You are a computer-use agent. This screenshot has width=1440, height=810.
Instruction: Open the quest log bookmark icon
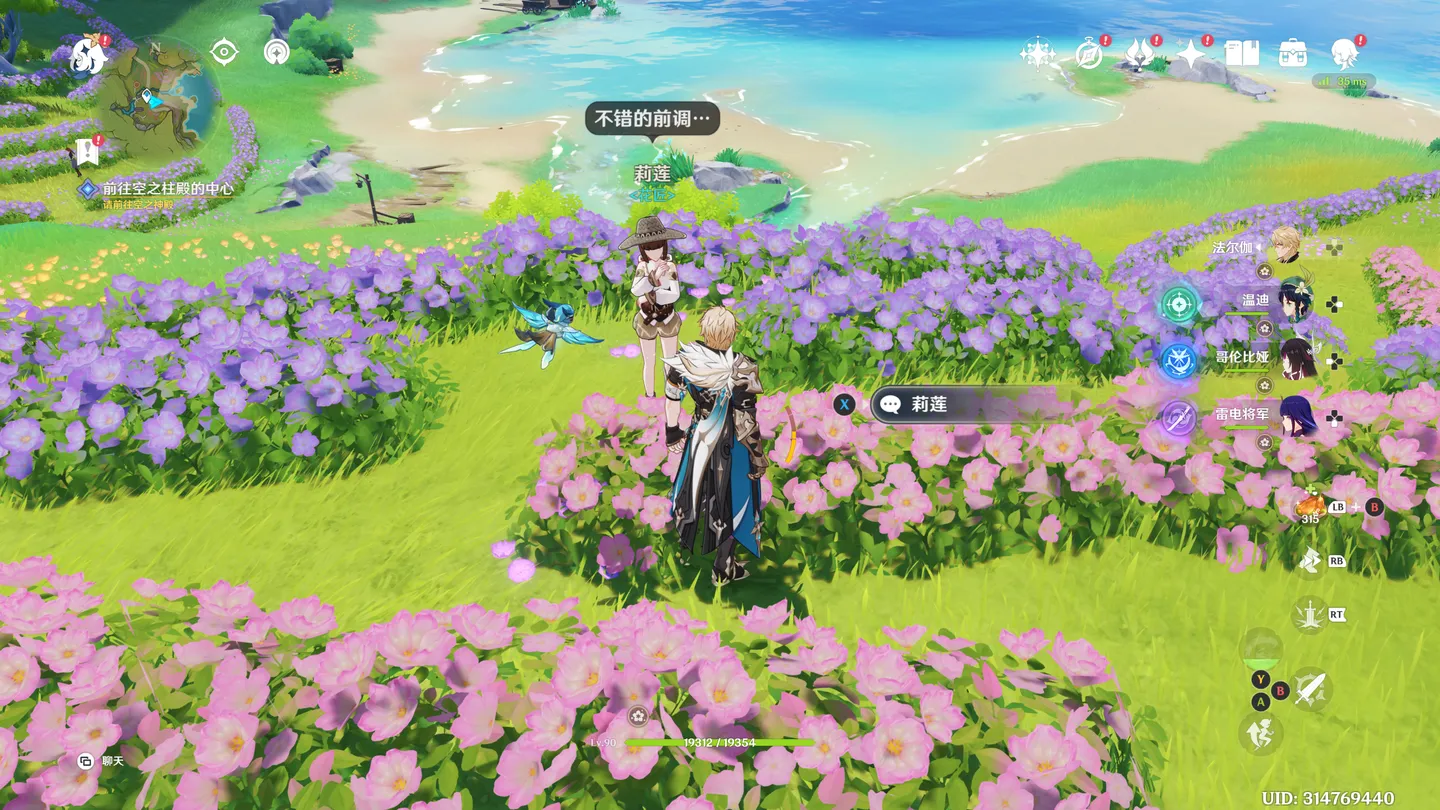[87, 153]
